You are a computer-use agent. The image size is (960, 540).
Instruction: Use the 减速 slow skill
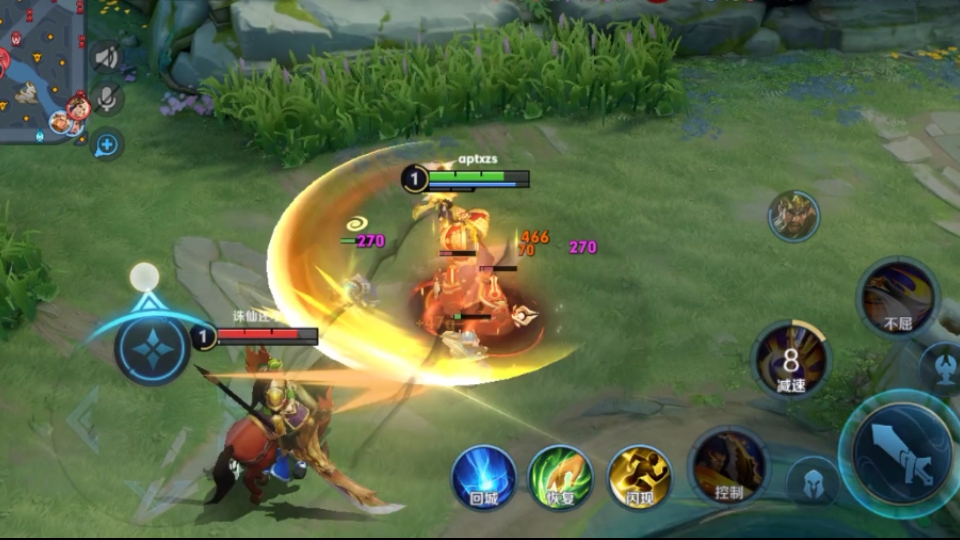[791, 360]
